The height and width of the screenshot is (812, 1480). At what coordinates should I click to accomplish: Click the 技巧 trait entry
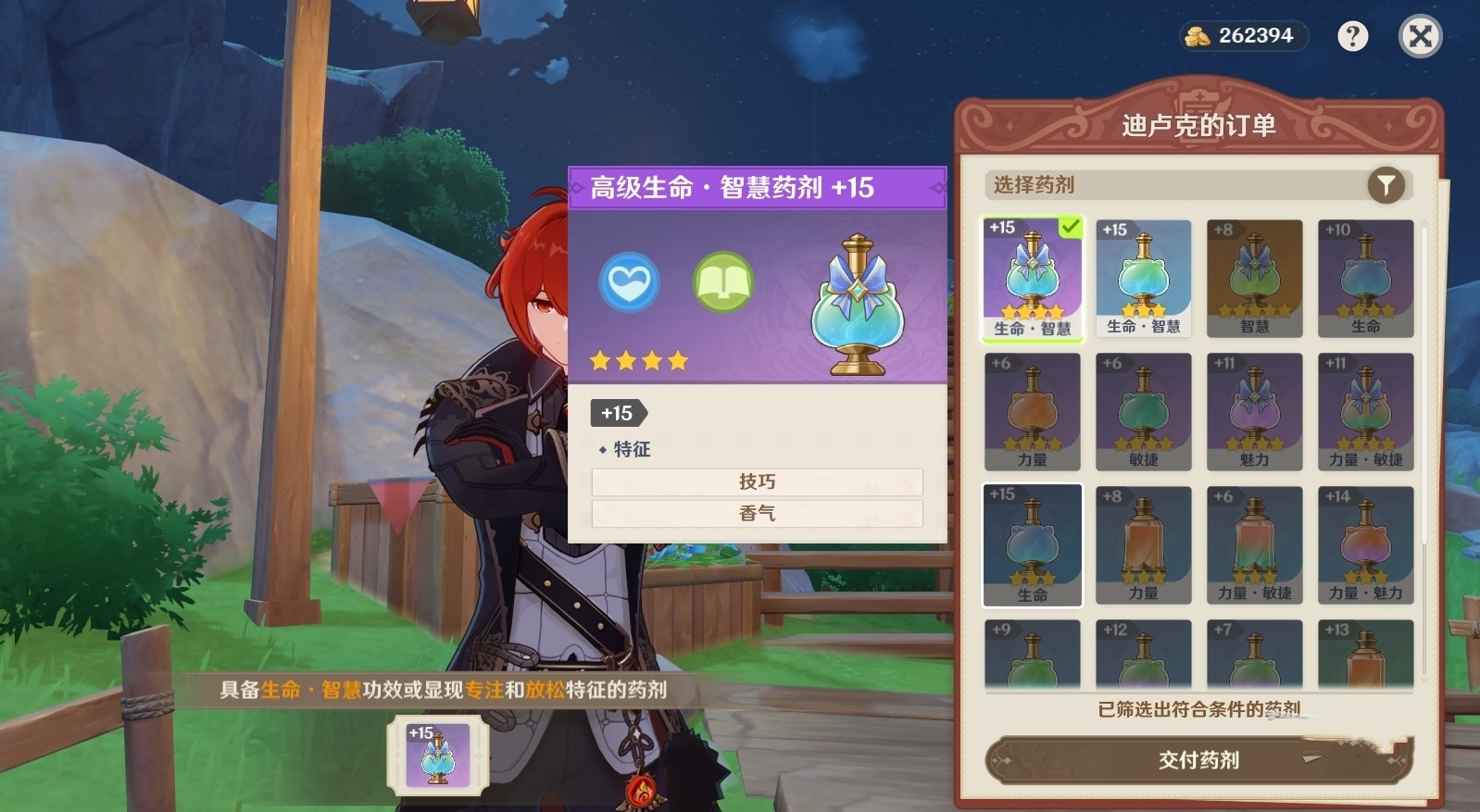pyautogui.click(x=758, y=481)
